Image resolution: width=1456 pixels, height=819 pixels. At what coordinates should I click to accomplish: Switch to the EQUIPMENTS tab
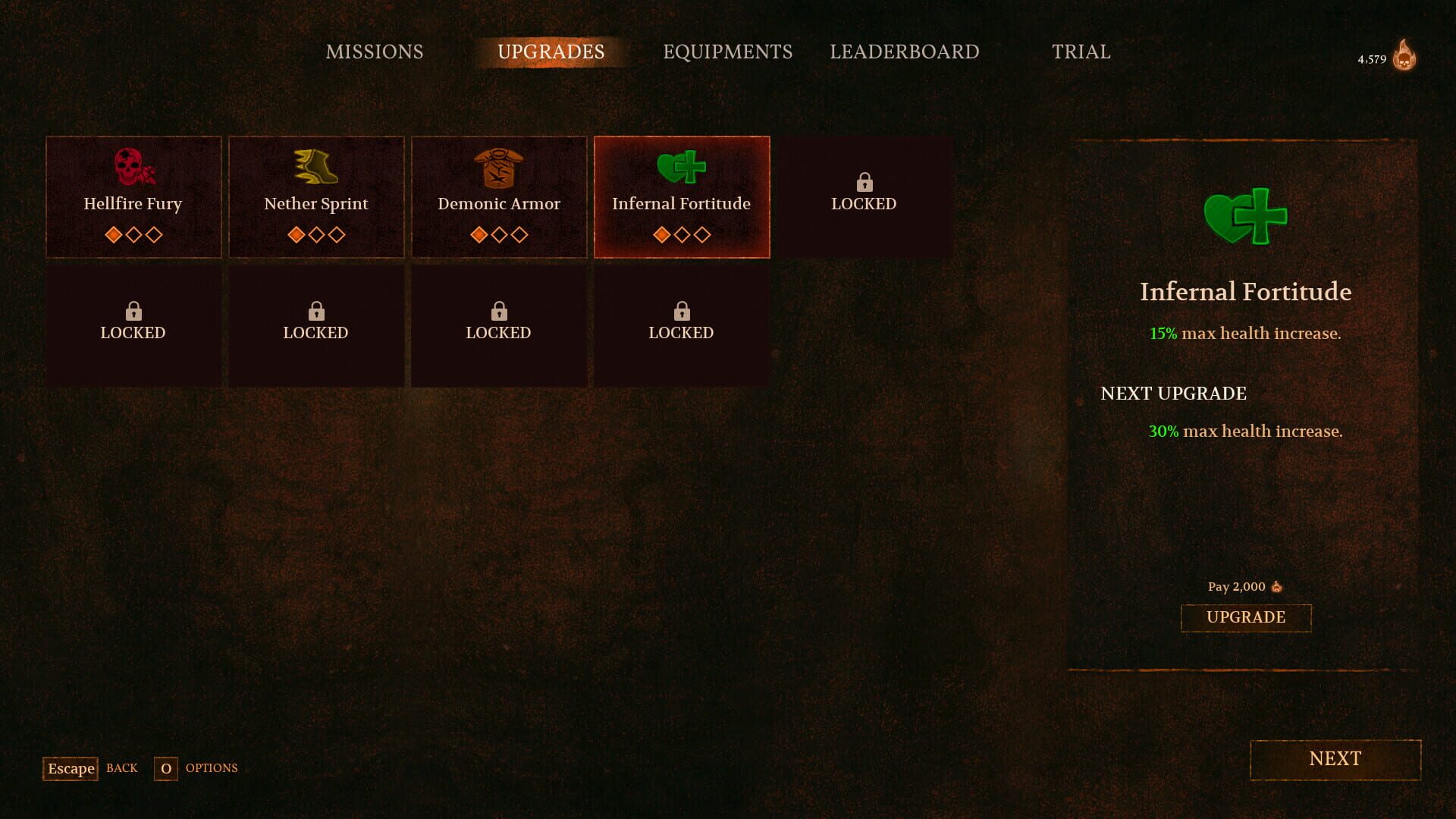pos(727,52)
